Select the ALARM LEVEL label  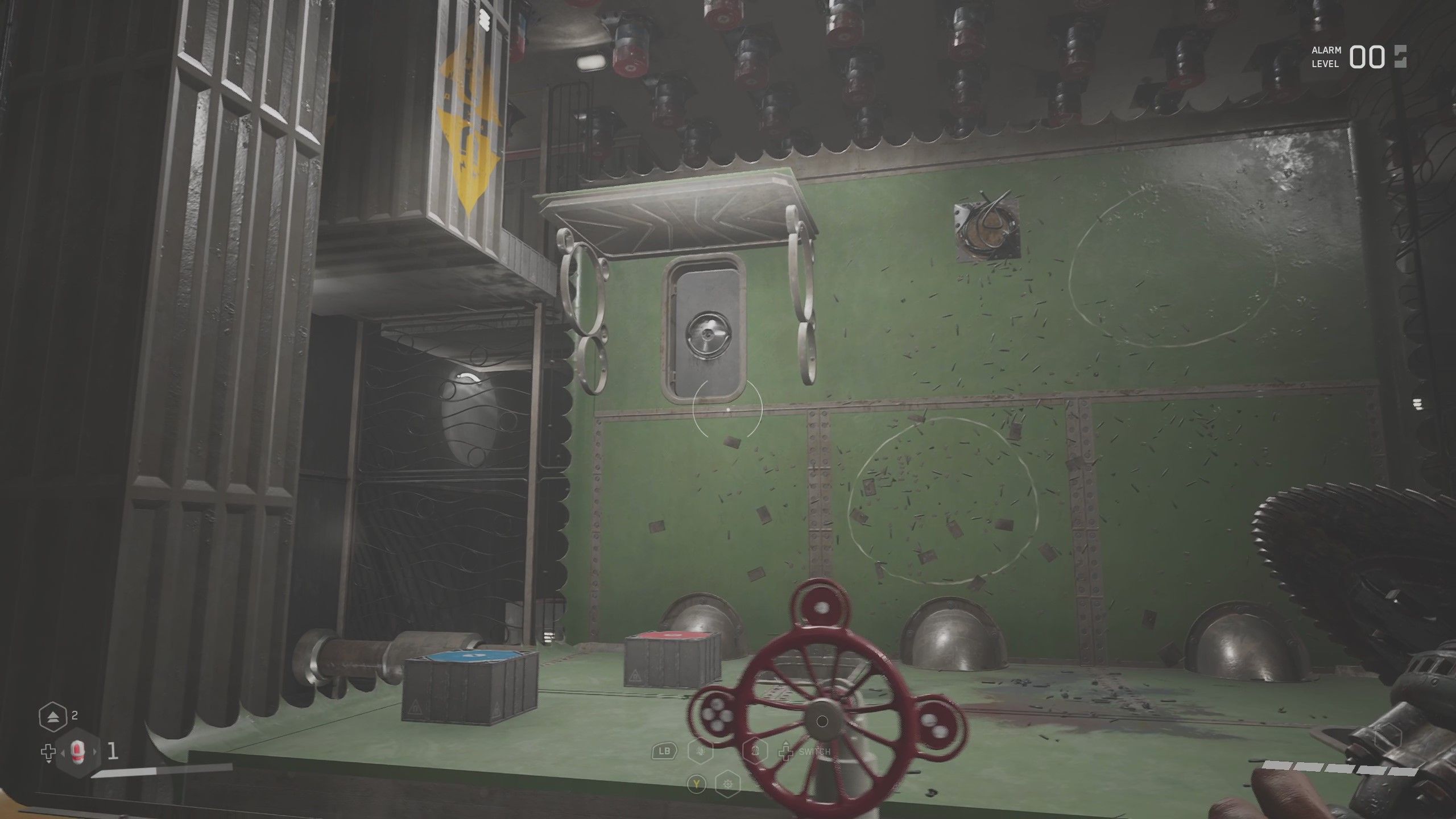pos(1326,56)
